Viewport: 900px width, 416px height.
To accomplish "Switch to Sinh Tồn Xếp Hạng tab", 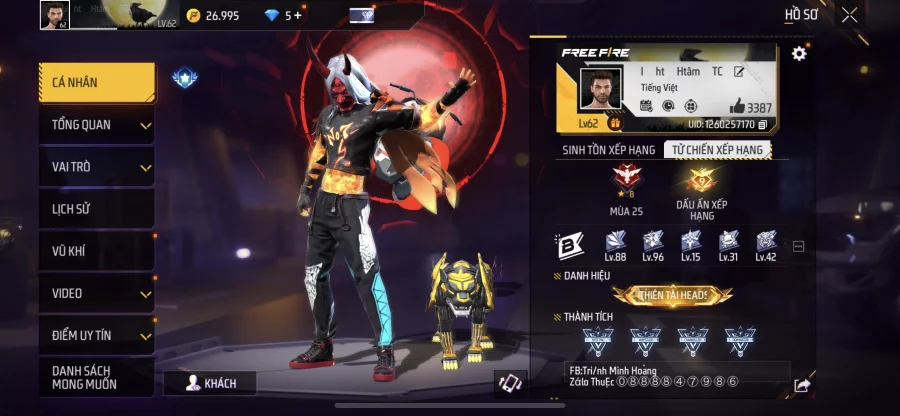I will (609, 150).
